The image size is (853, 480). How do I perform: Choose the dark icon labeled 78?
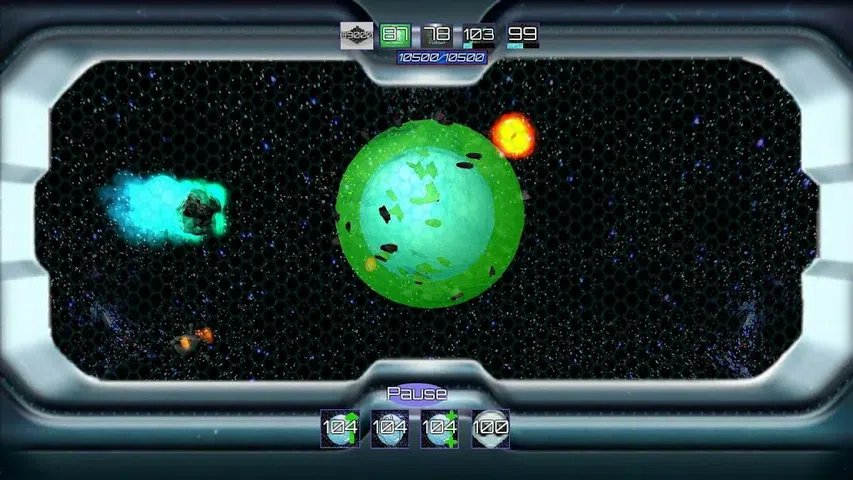click(x=438, y=35)
